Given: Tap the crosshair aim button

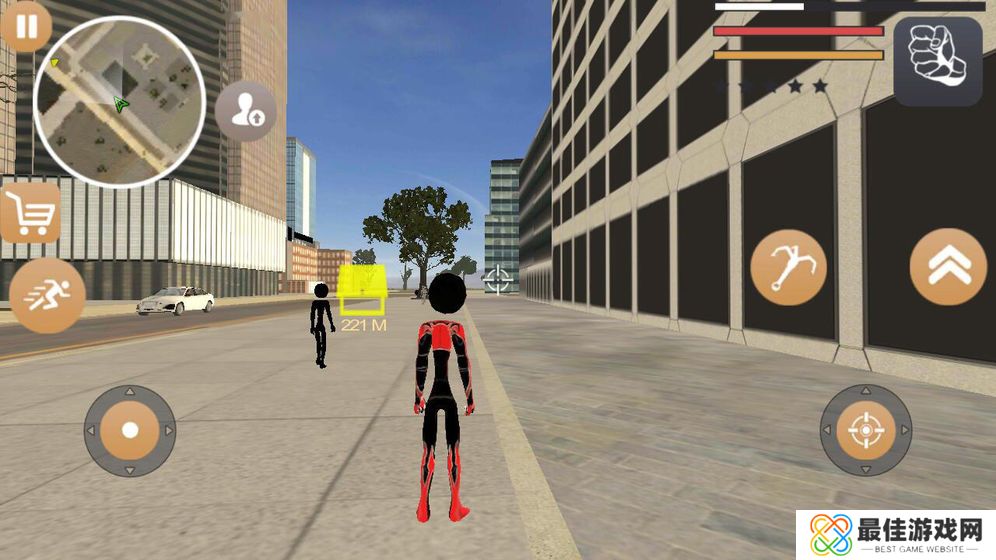Looking at the screenshot, I should pyautogui.click(x=865, y=431).
